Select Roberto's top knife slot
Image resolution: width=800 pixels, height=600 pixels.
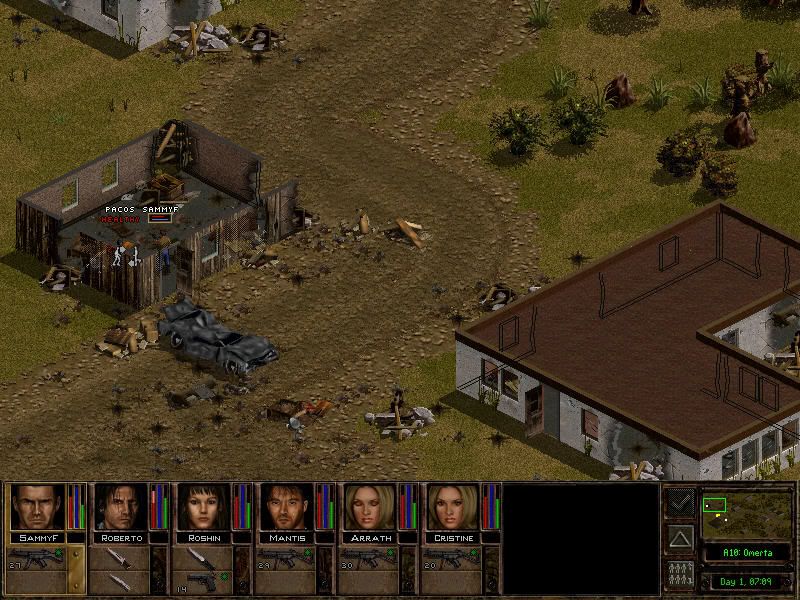[x=121, y=557]
